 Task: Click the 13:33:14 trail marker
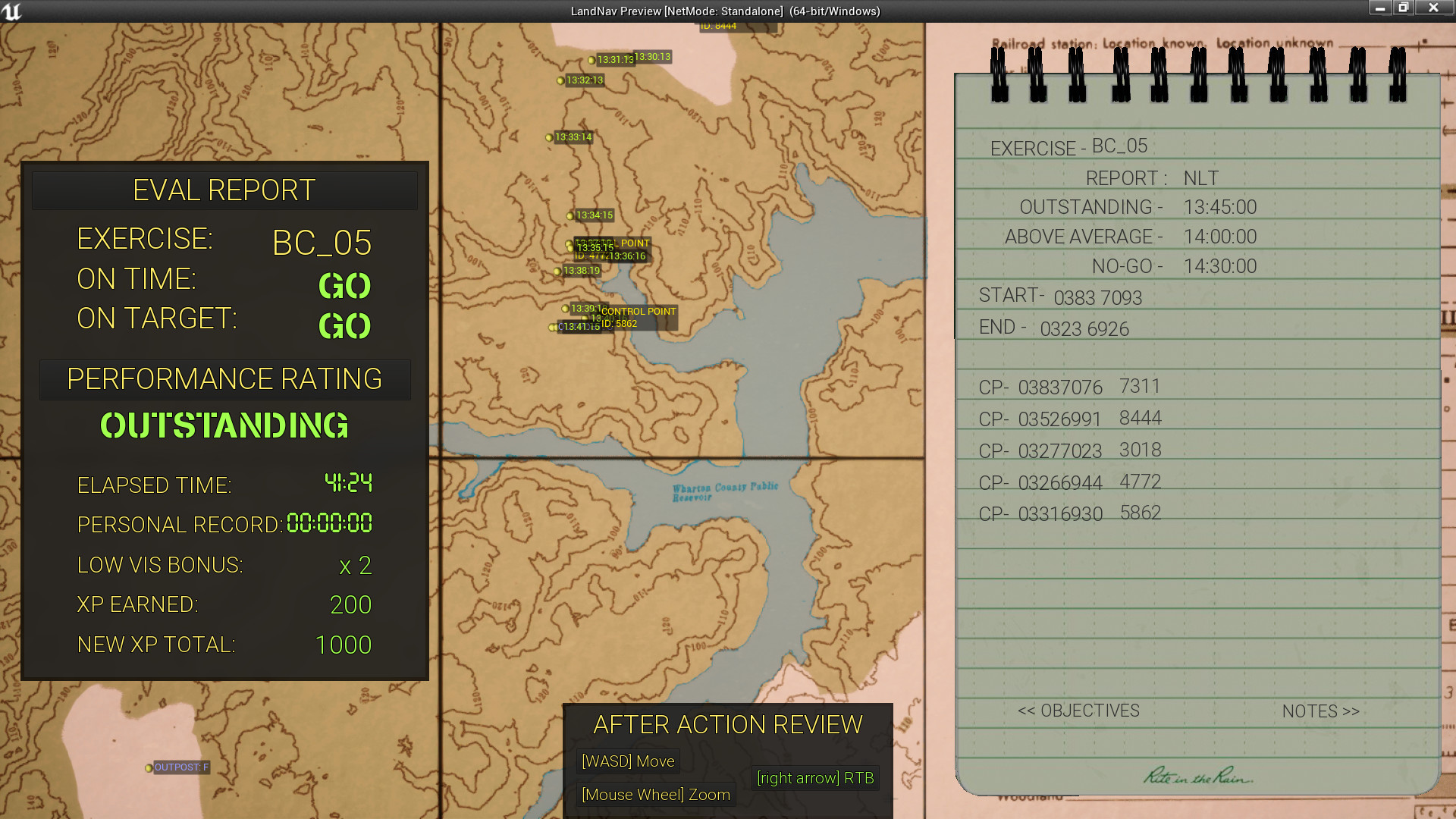click(548, 138)
